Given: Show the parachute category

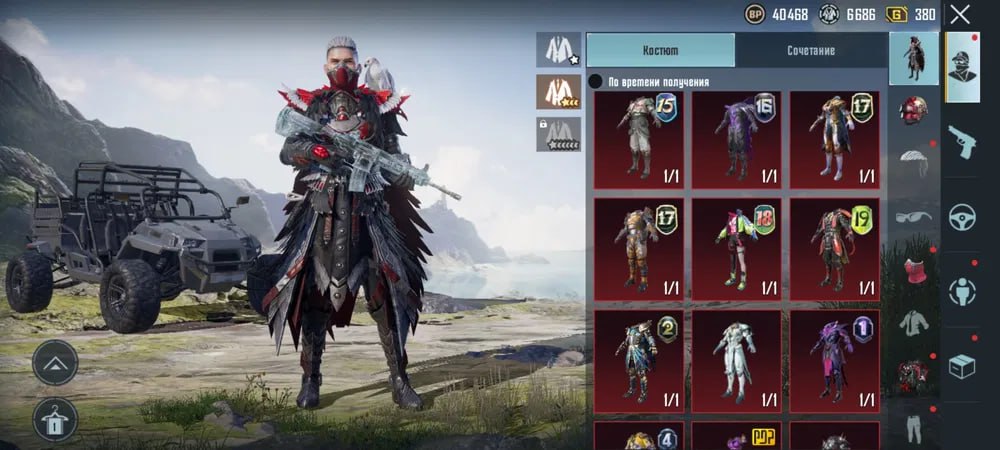Looking at the screenshot, I should 913,162.
